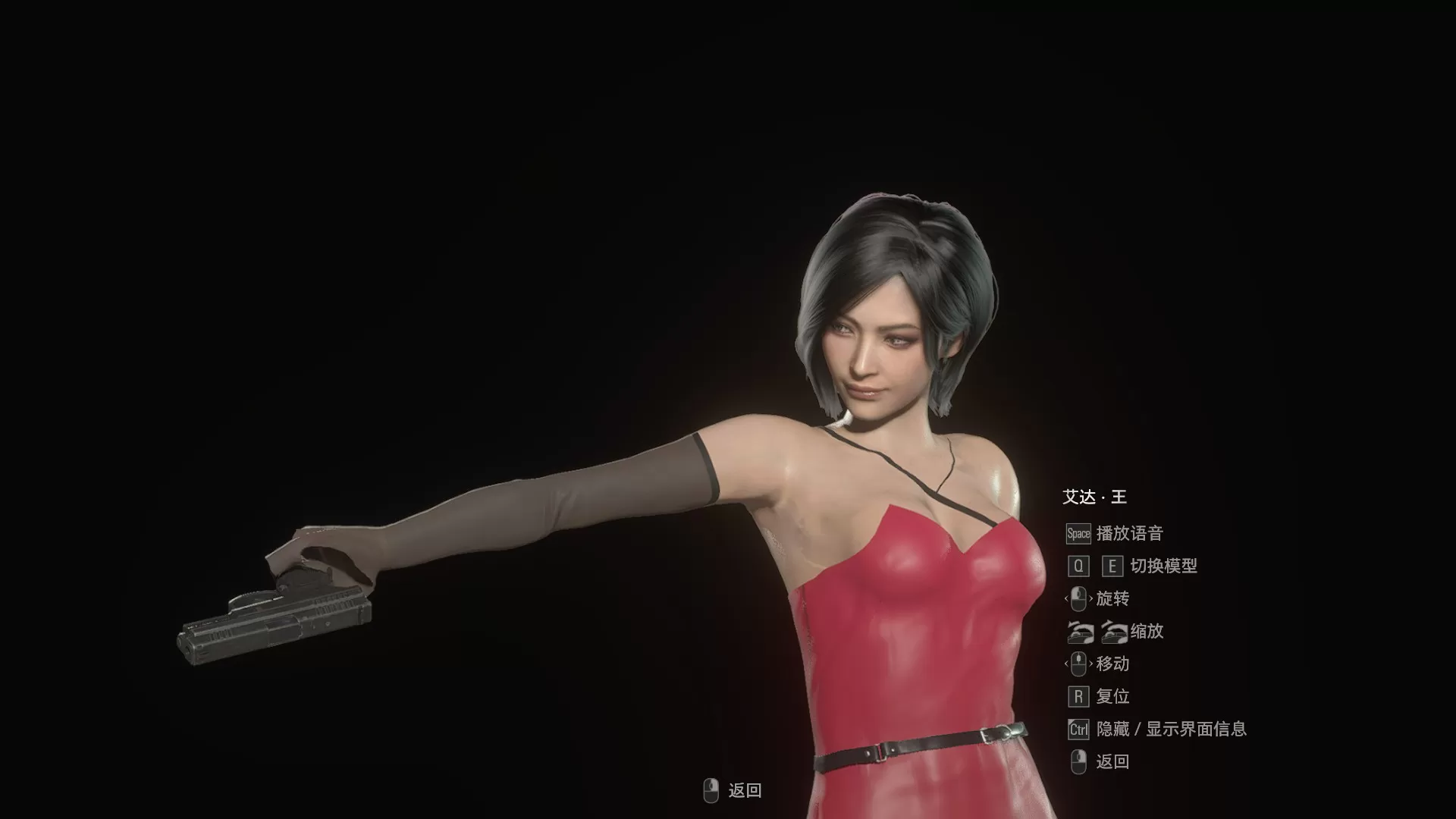The height and width of the screenshot is (819, 1456).
Task: Click the mouse icon next to 旋转
Action: pos(1078,598)
